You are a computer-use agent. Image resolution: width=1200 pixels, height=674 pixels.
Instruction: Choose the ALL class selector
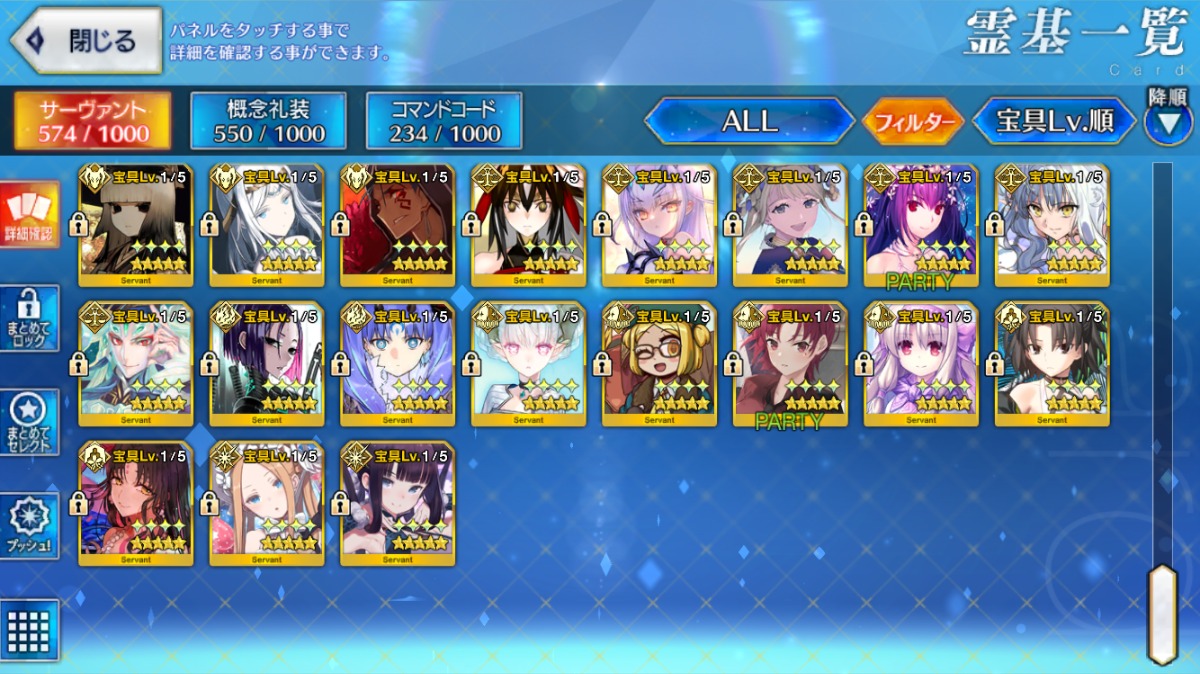[749, 121]
